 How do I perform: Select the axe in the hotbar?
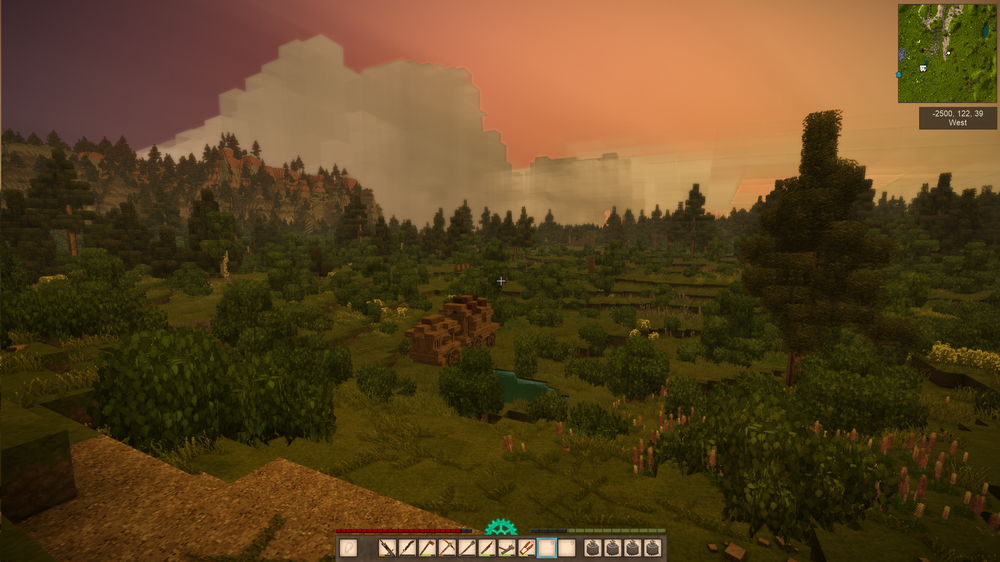[x=427, y=547]
